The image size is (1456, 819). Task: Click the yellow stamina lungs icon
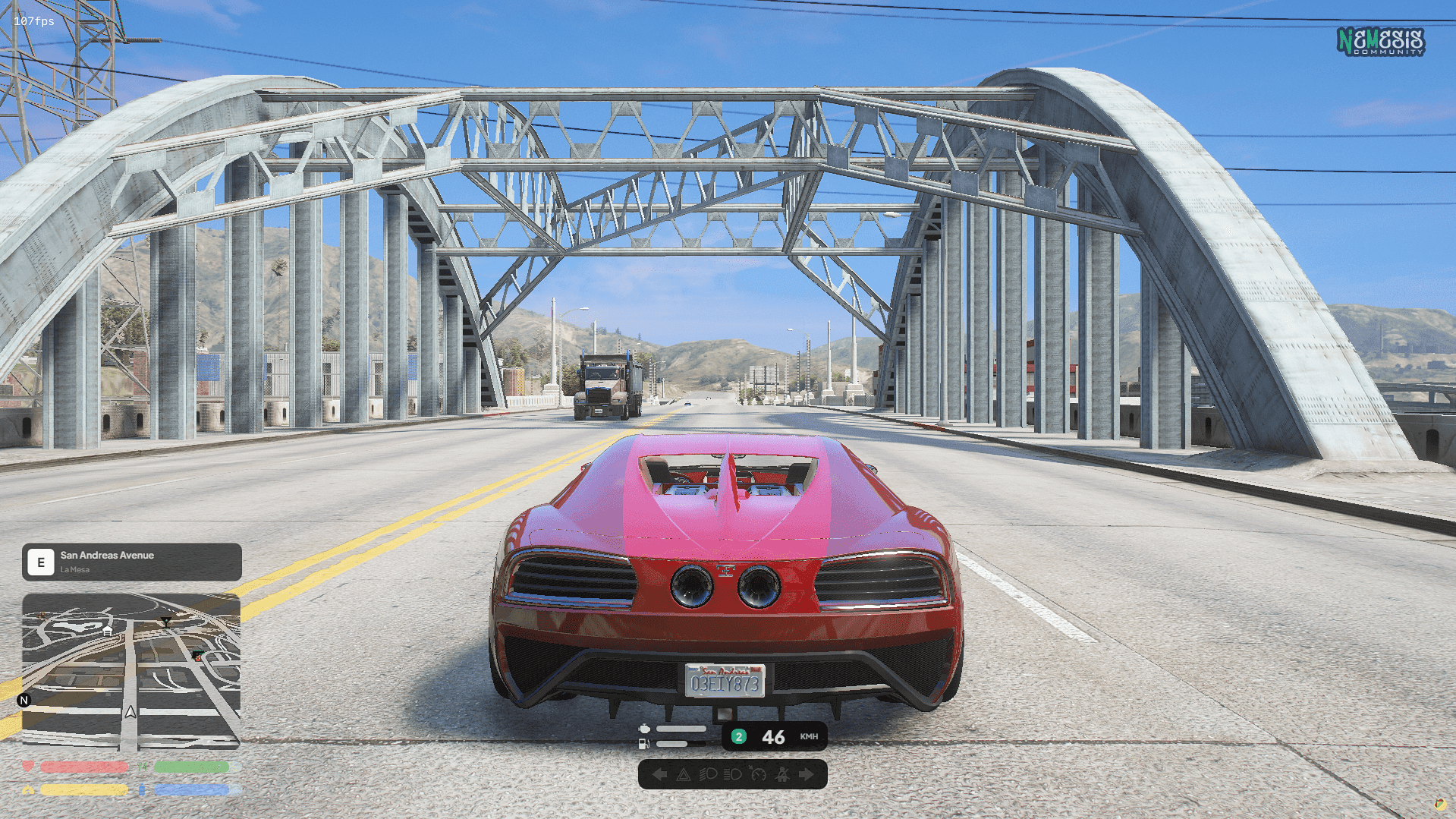point(29,789)
